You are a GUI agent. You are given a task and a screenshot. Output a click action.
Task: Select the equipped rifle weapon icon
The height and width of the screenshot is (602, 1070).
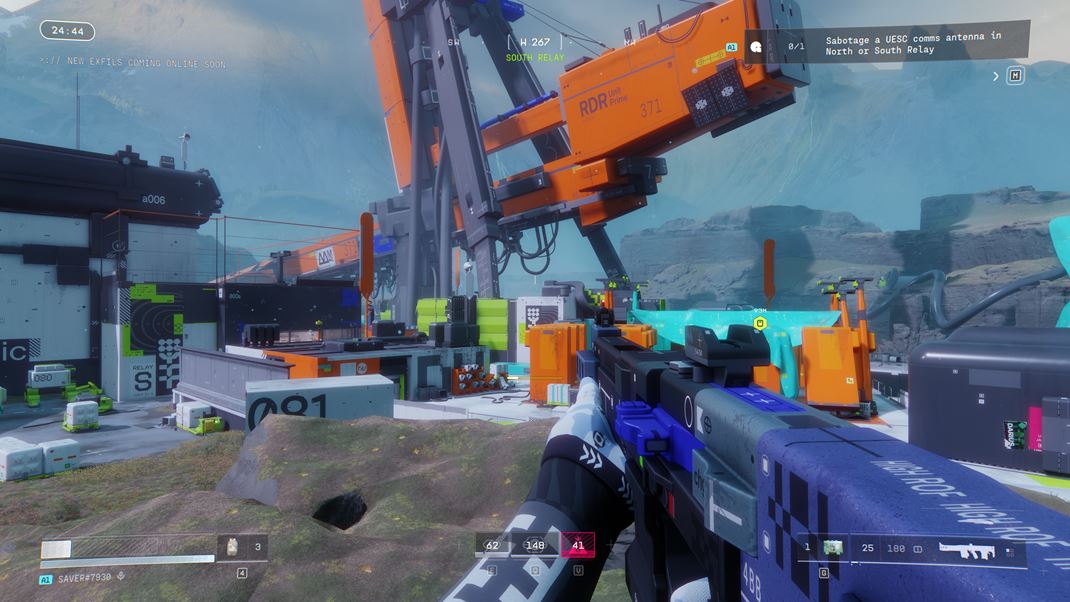click(966, 549)
